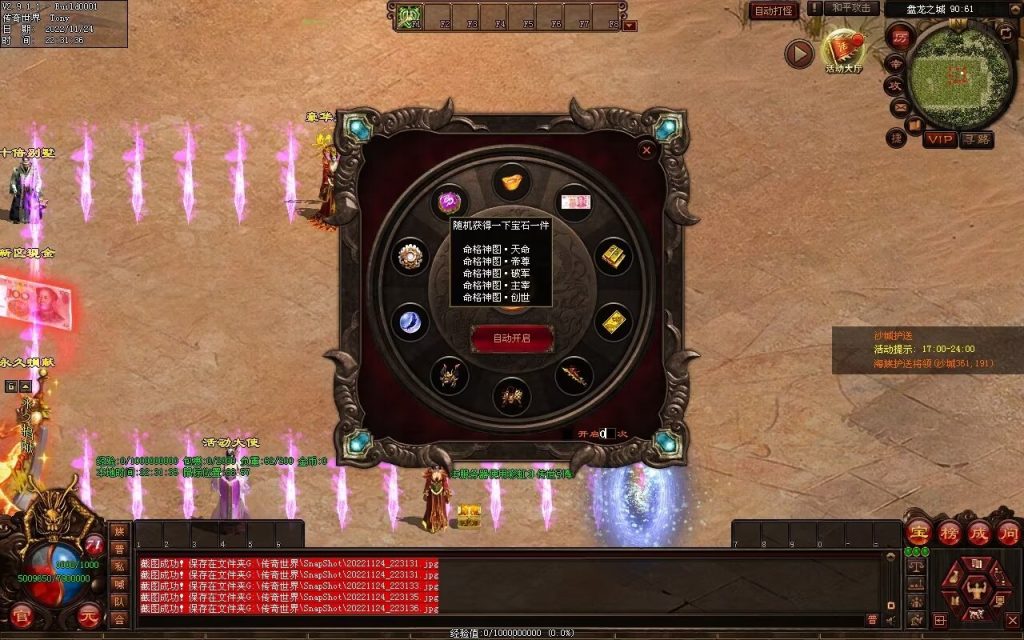Open the 宝 treasure button at bottom right

point(920,531)
